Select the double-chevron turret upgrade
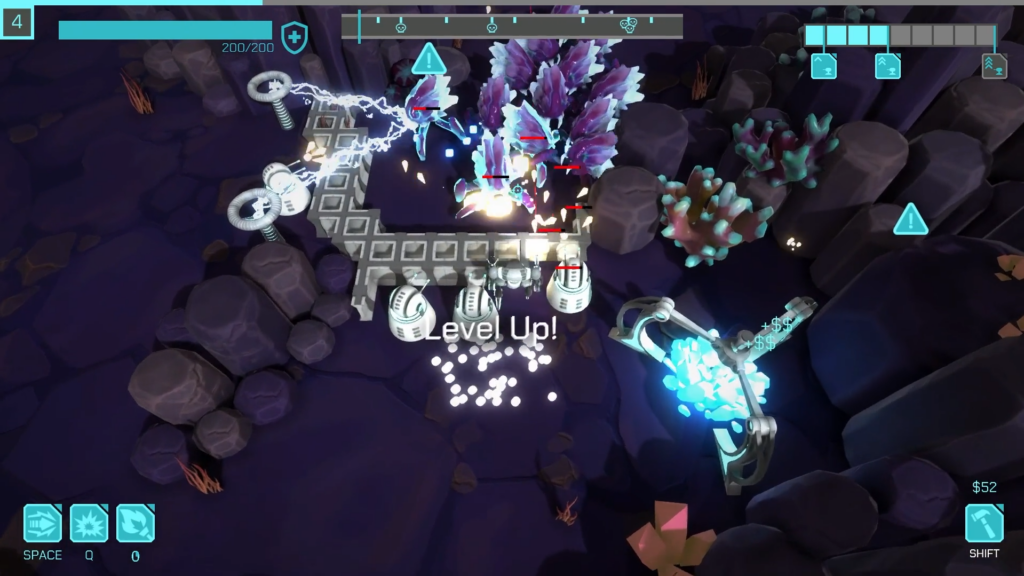The height and width of the screenshot is (576, 1024). tap(888, 66)
